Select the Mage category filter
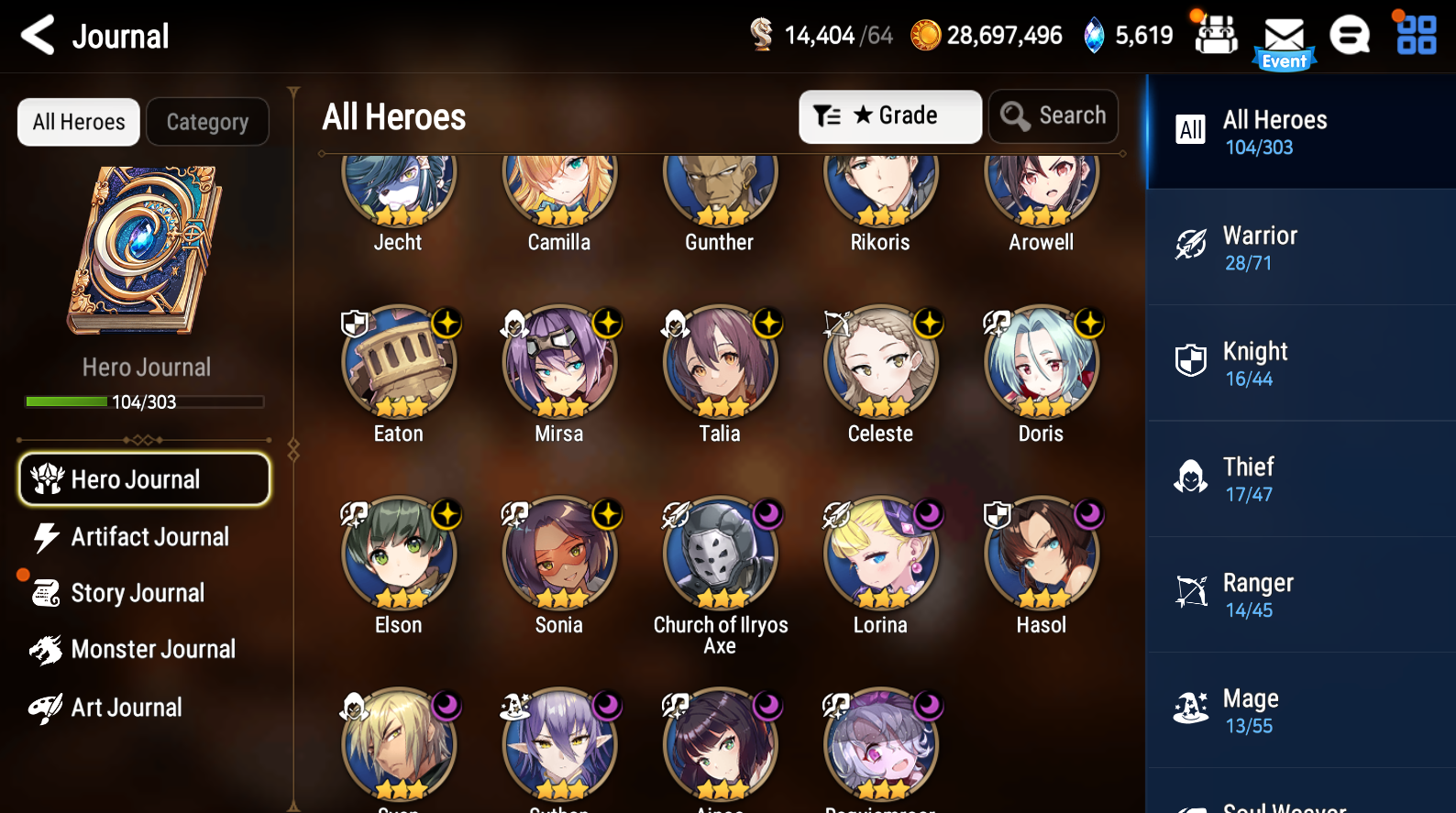 click(1190, 709)
